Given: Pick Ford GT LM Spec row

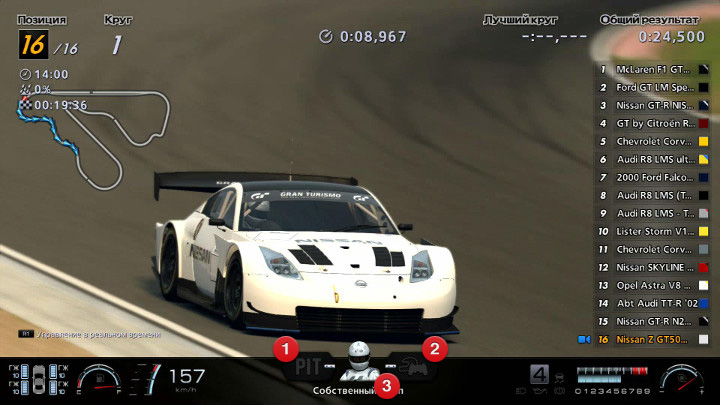Looking at the screenshot, I should 654,87.
